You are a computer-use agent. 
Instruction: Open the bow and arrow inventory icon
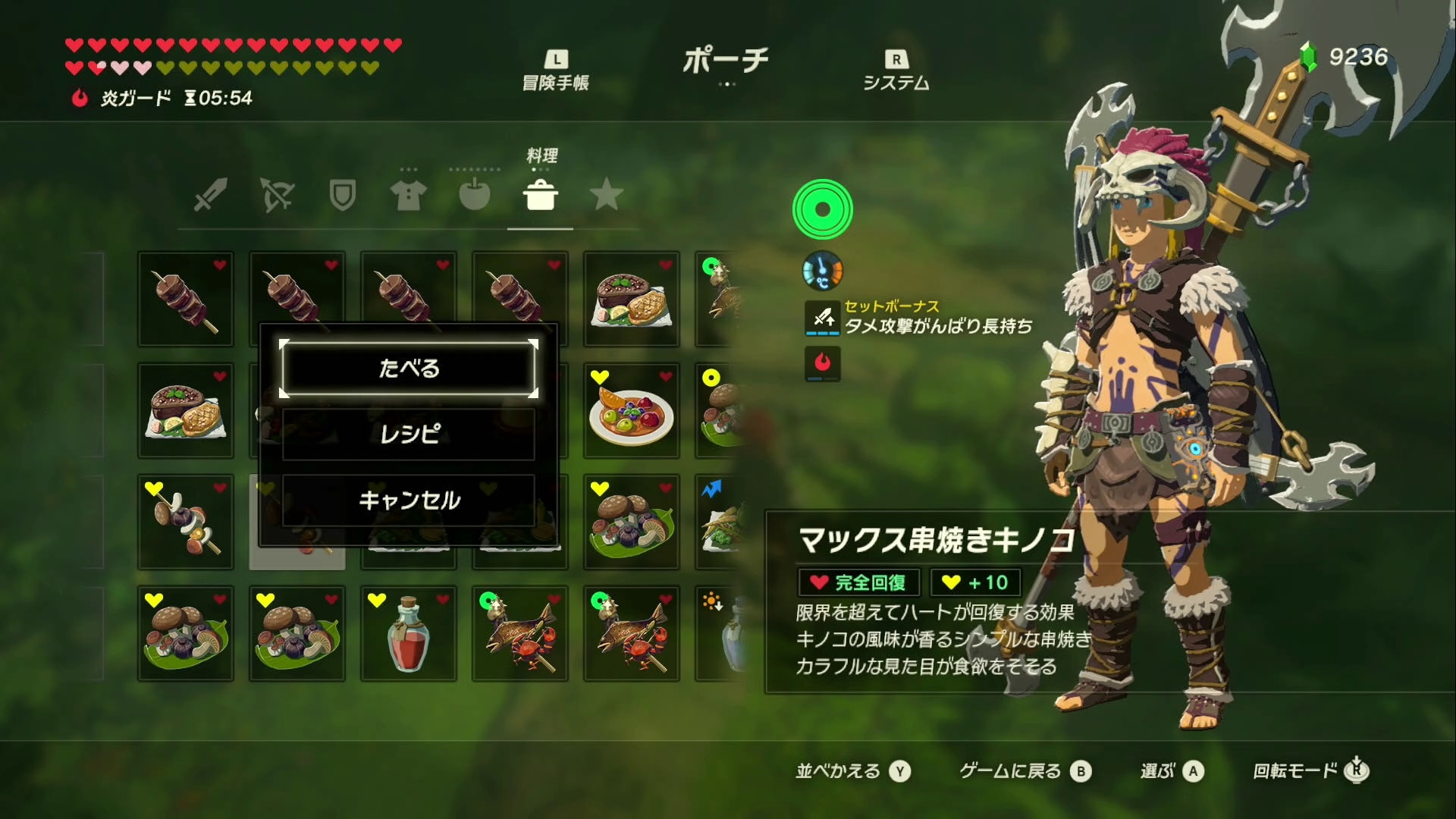pyautogui.click(x=276, y=196)
